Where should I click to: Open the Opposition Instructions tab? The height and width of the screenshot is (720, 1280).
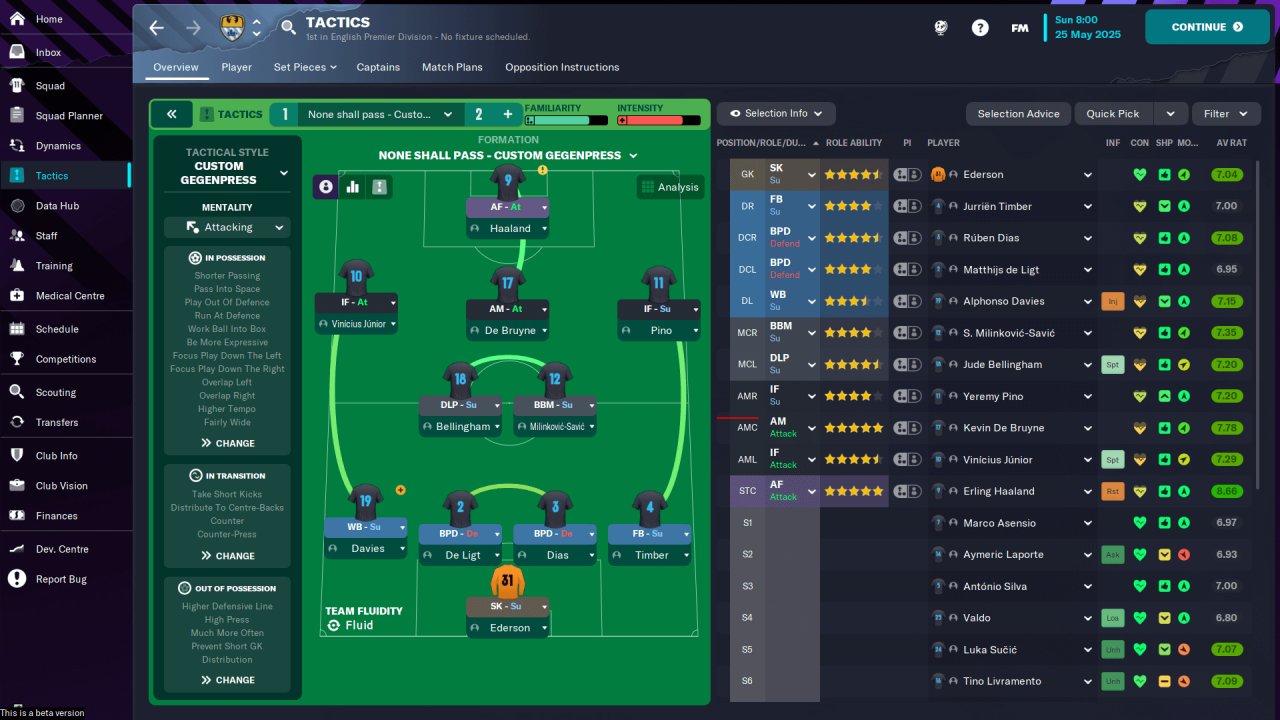click(561, 68)
